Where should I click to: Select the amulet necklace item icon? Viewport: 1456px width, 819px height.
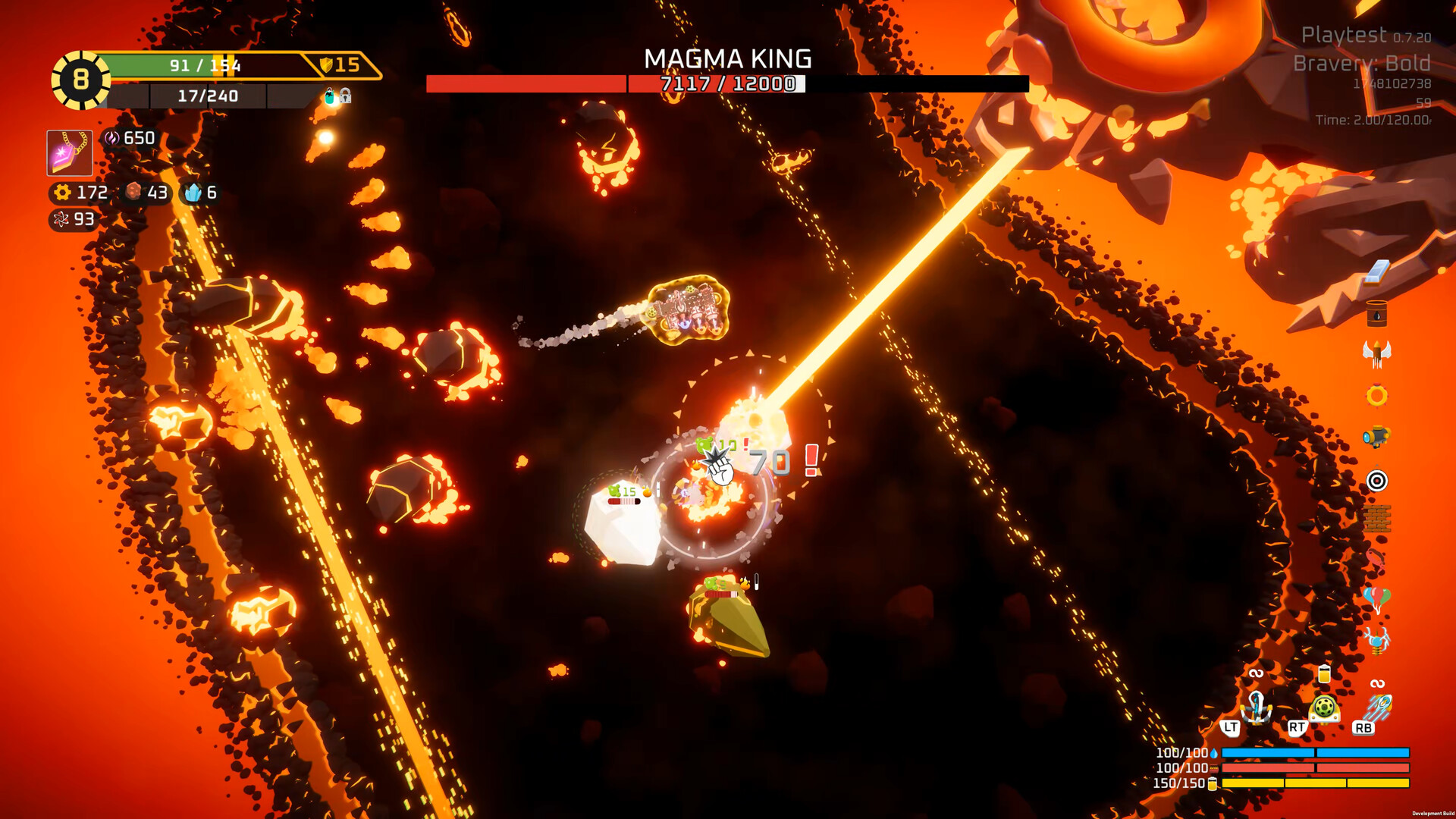(x=69, y=152)
